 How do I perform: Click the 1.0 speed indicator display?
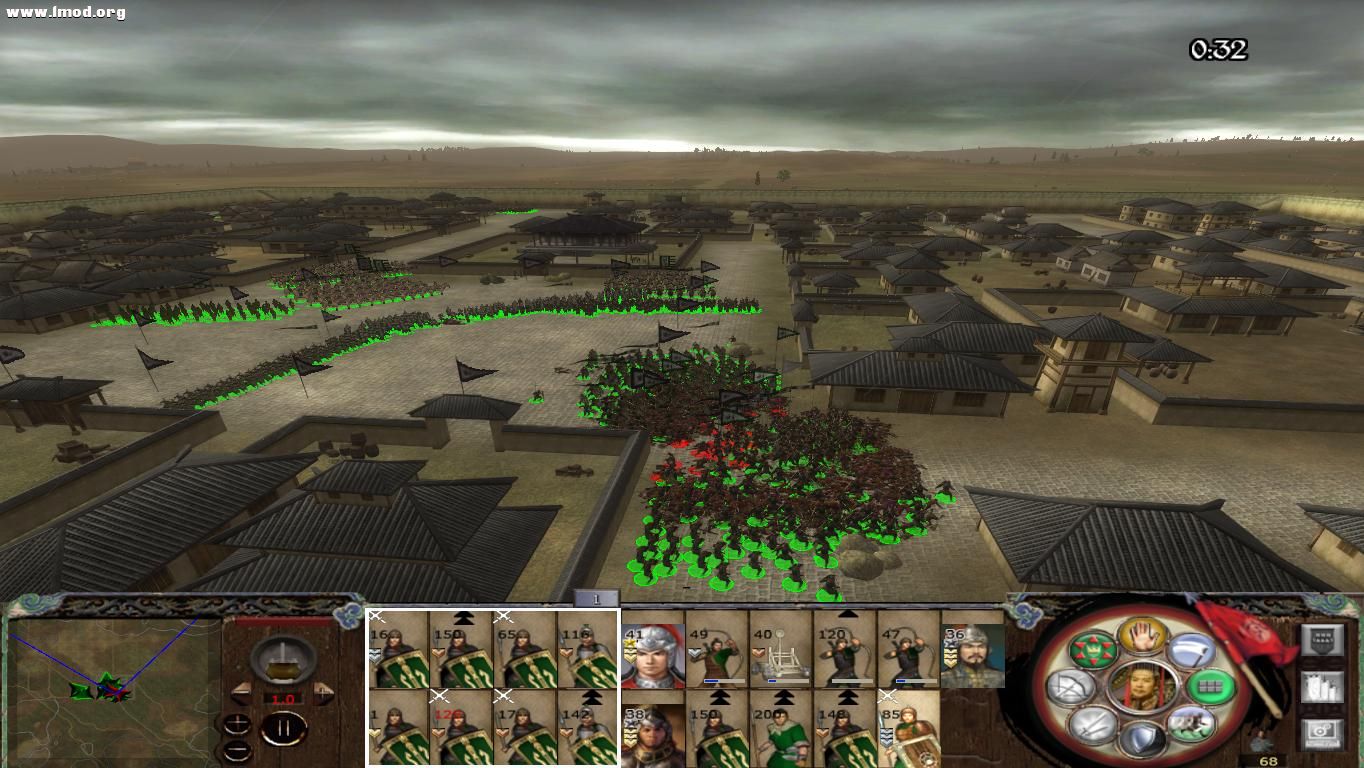tap(282, 698)
